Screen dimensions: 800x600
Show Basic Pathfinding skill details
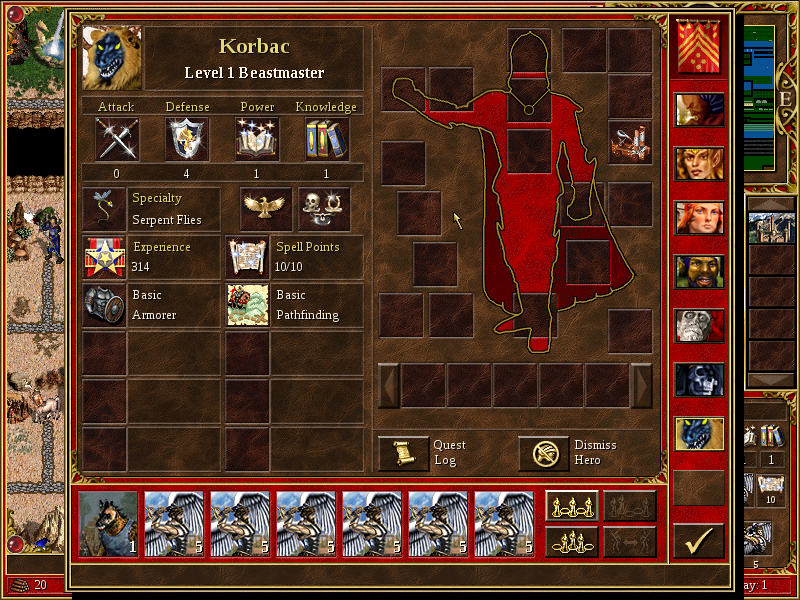[x=247, y=305]
